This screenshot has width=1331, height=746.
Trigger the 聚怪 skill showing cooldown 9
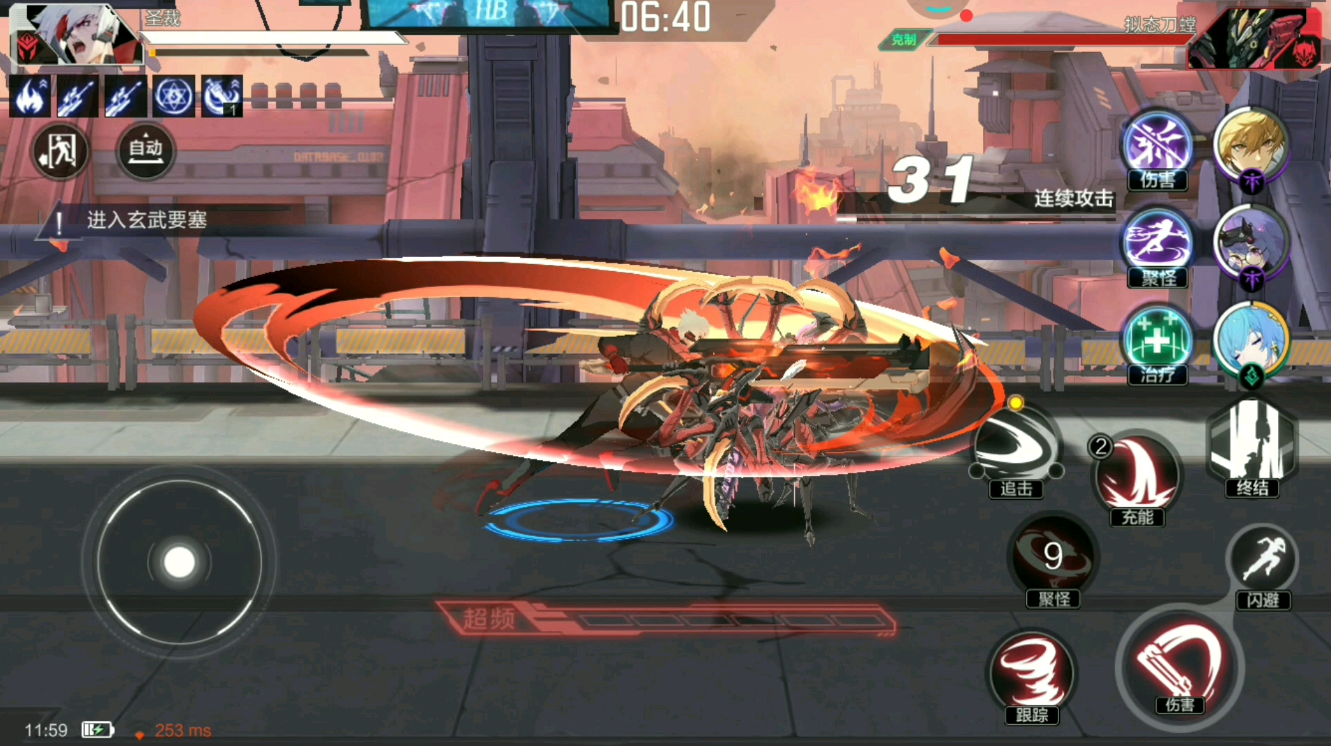pyautogui.click(x=1053, y=558)
